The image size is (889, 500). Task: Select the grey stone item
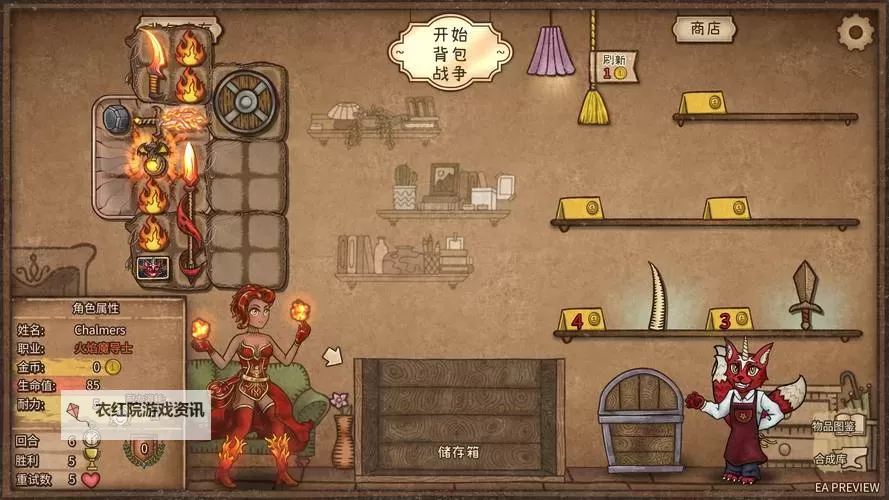coord(115,118)
